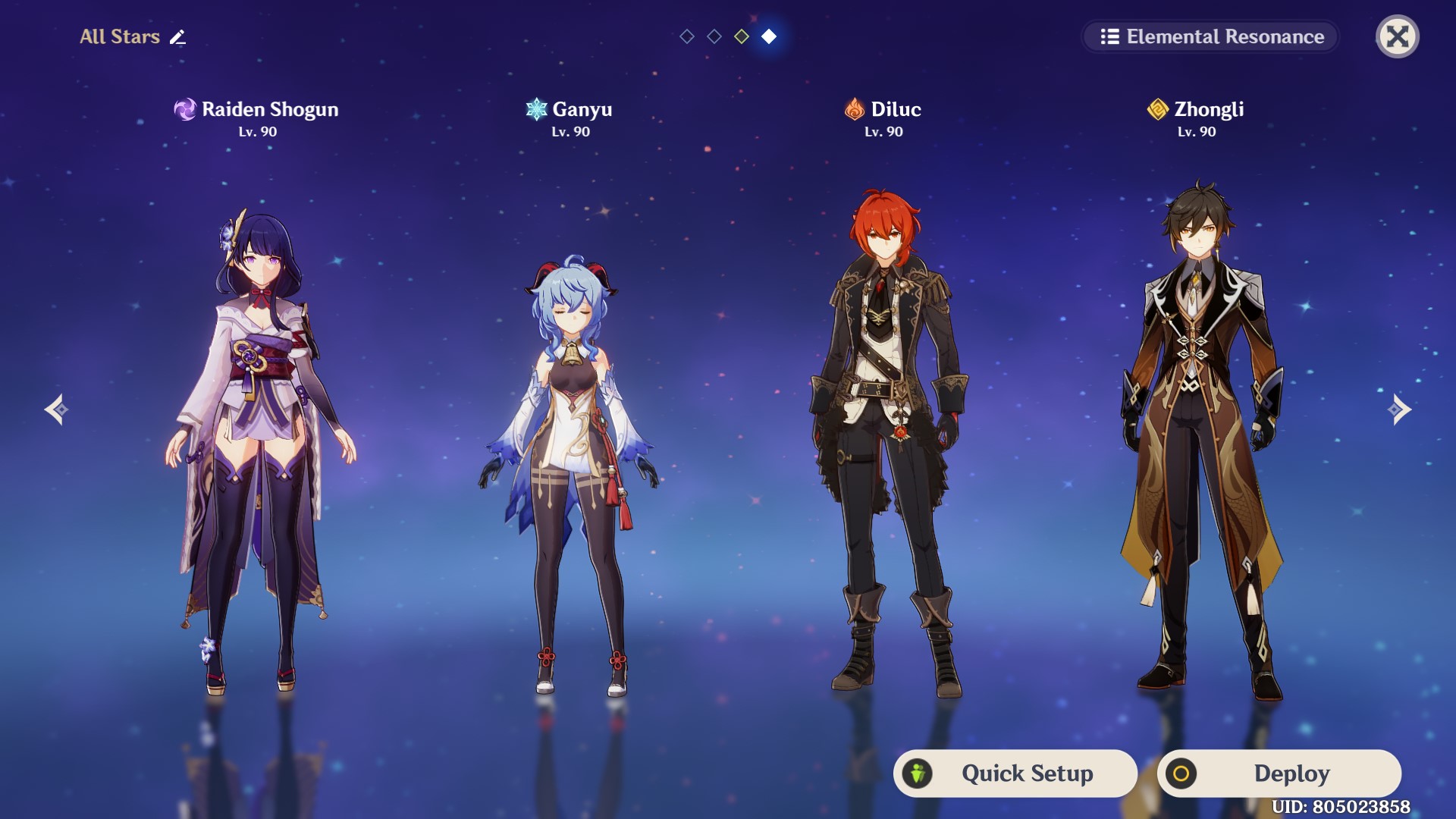Open the Elemental Resonance list
The height and width of the screenshot is (819, 1456).
pos(1210,36)
